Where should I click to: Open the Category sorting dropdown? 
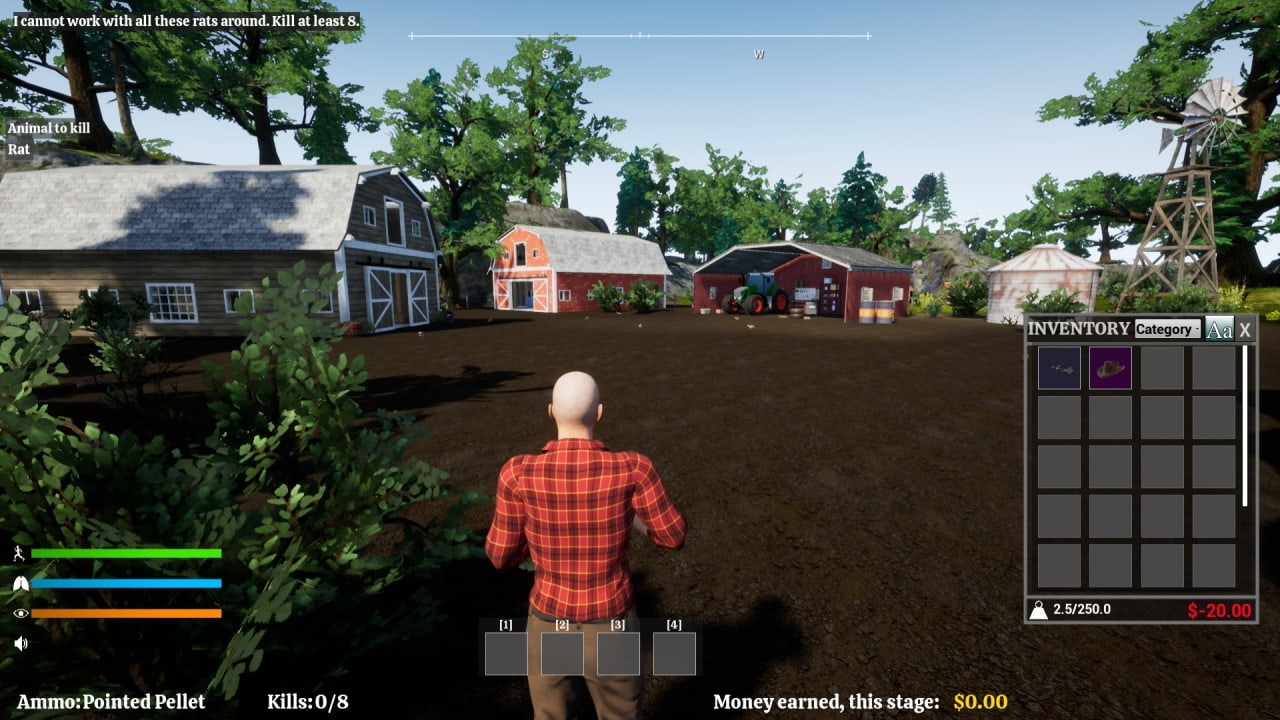pos(1167,329)
